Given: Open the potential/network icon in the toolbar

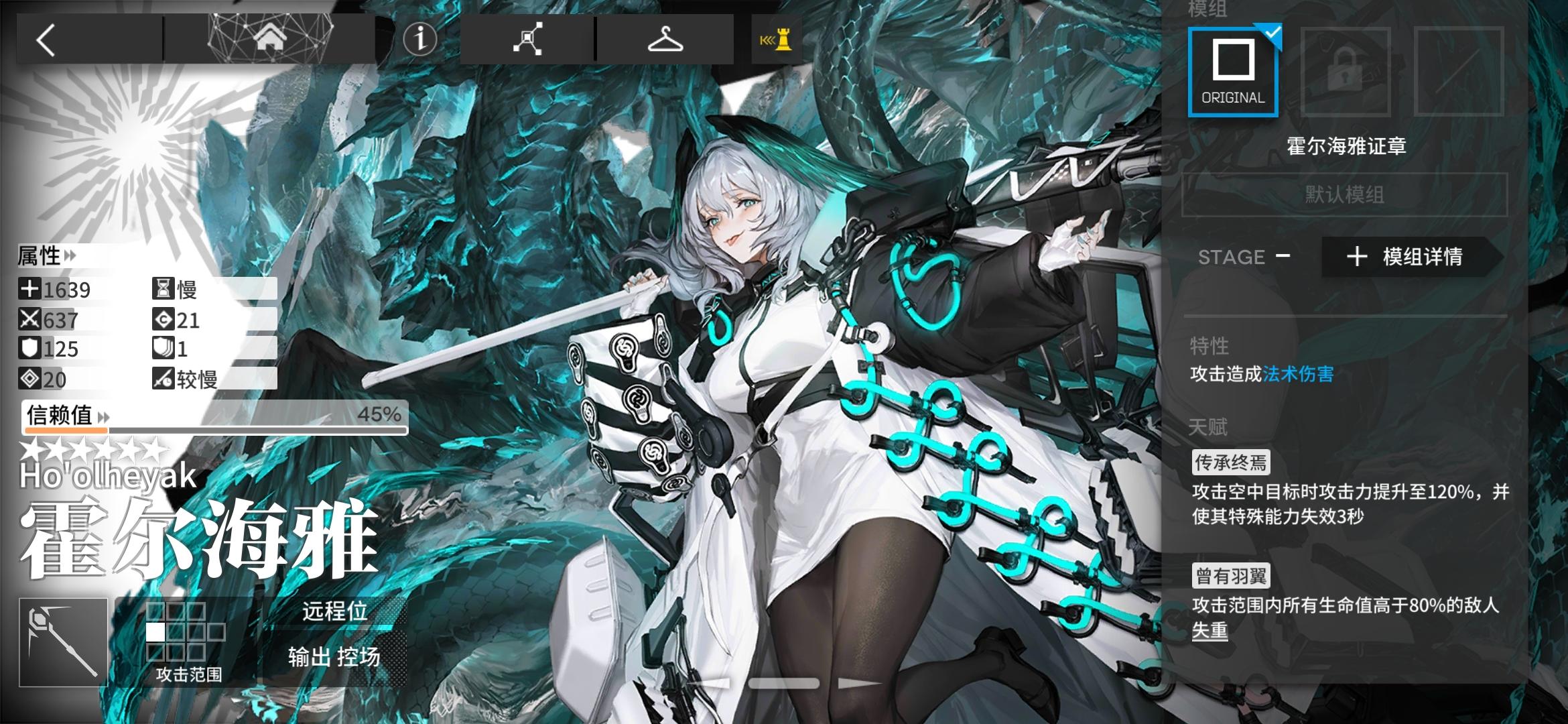Looking at the screenshot, I should [x=529, y=40].
